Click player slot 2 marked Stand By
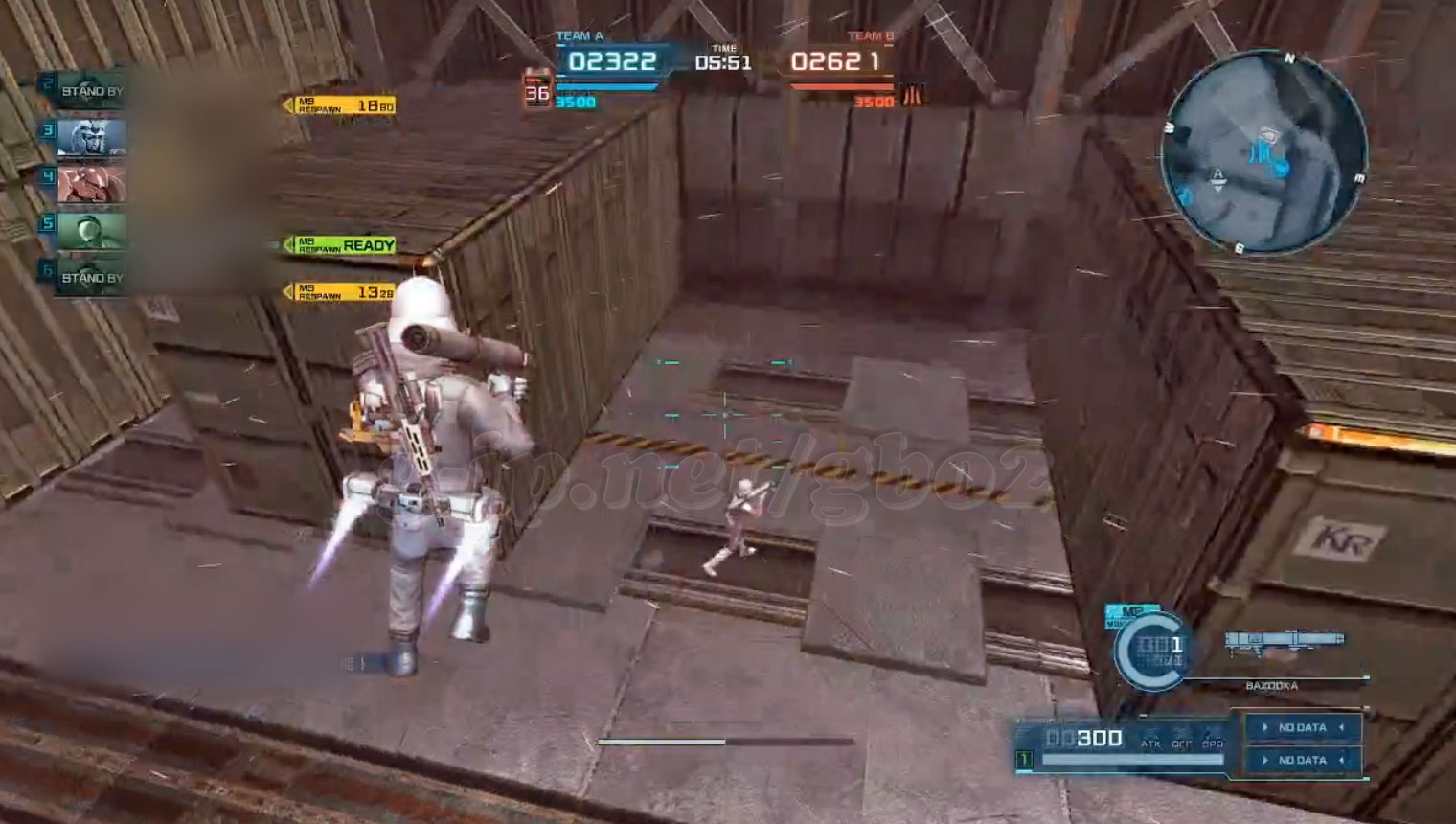 pos(90,91)
